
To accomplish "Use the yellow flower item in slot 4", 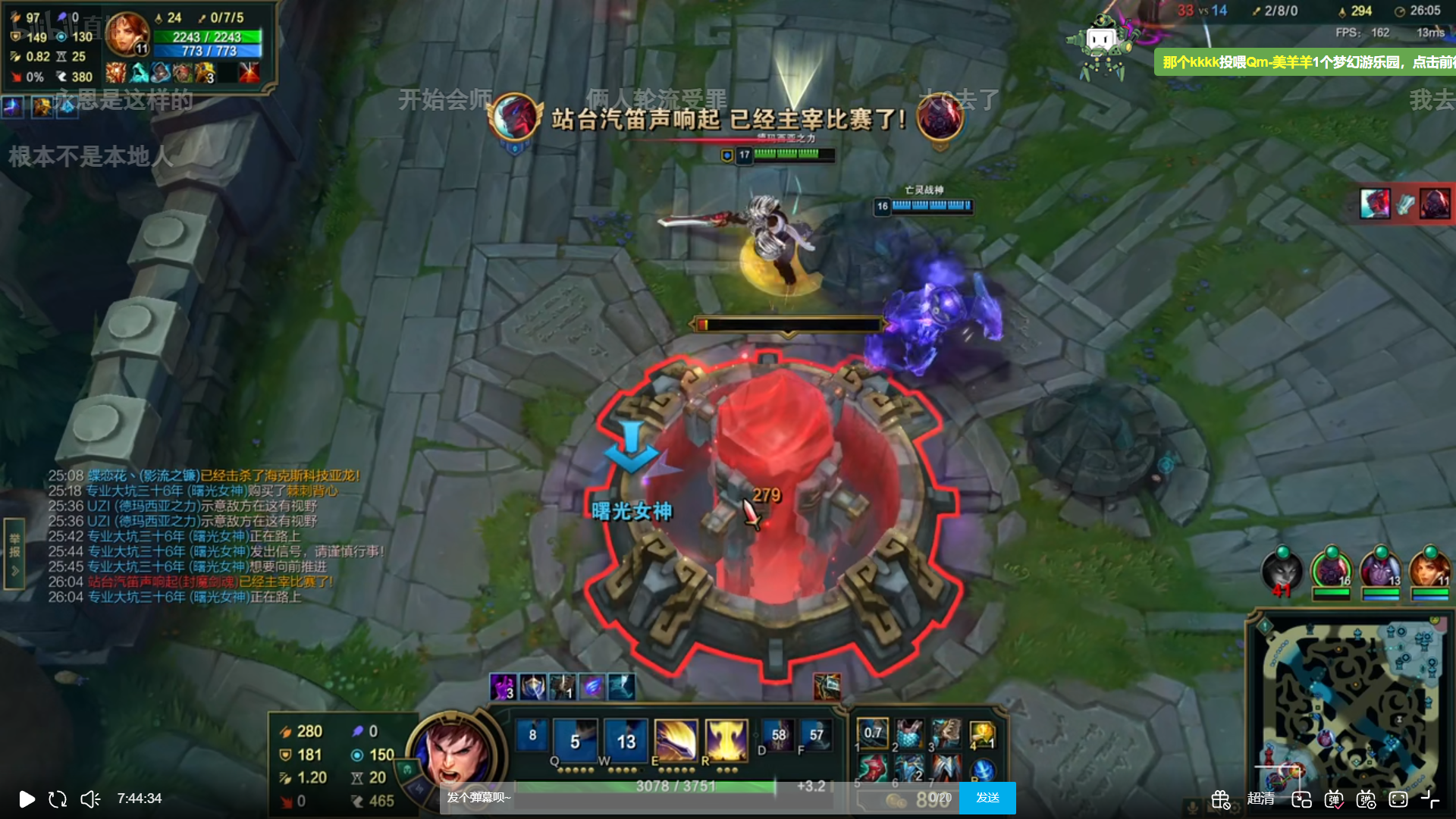I will click(982, 733).
